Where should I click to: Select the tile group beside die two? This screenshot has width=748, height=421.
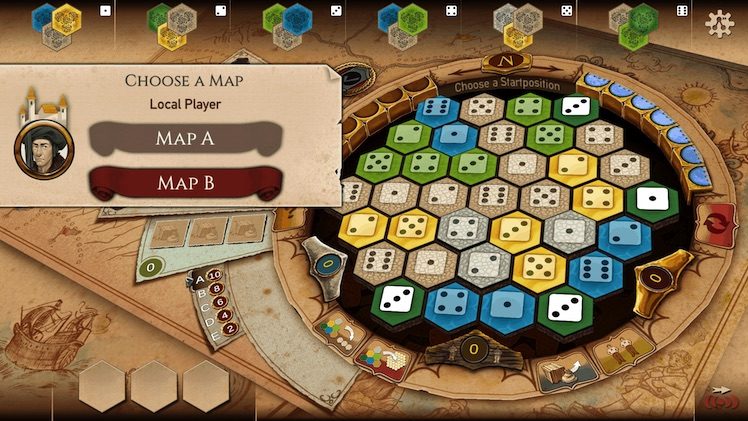click(x=171, y=24)
